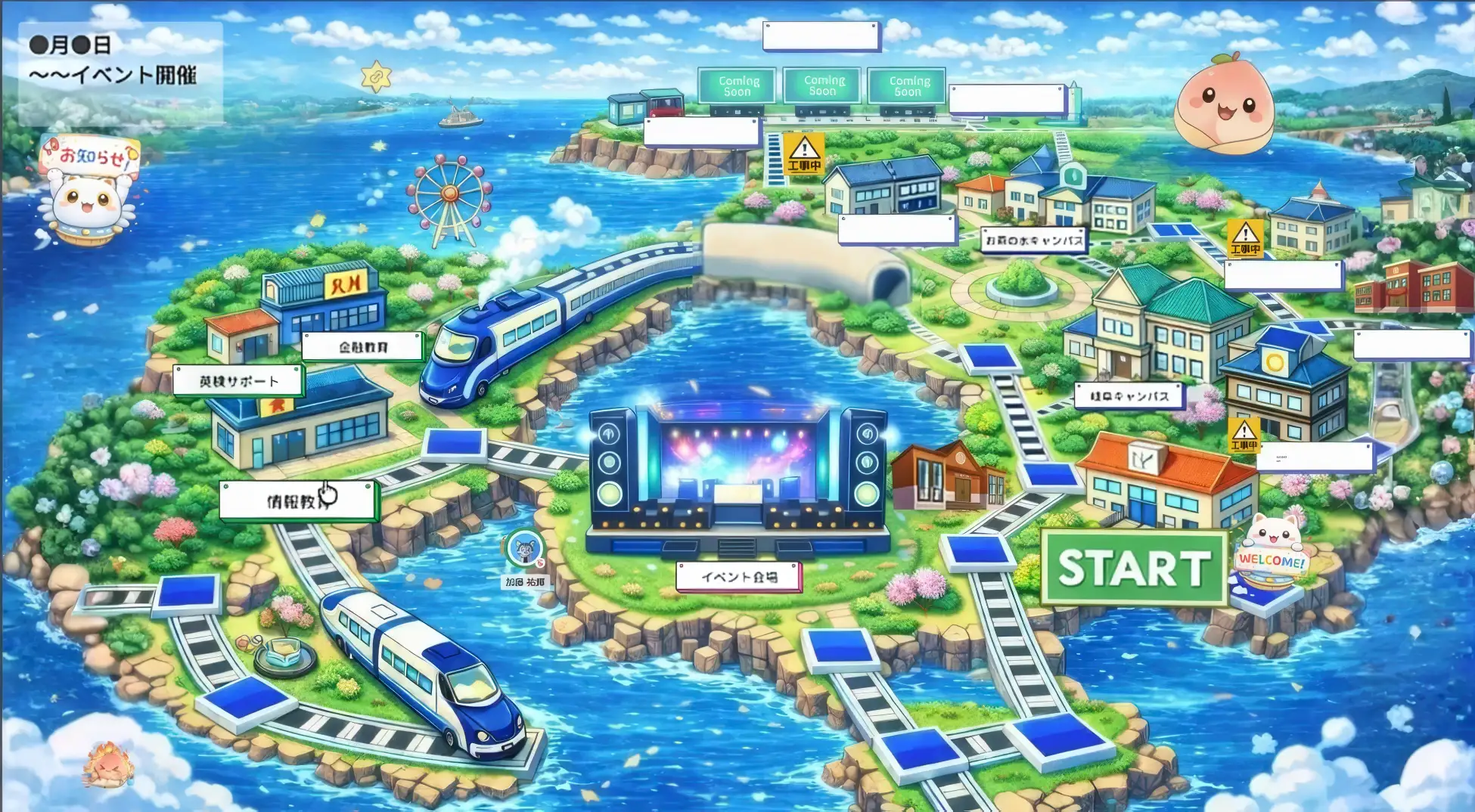Choose the 情報教育 label
This screenshot has height=812, width=1475.
click(x=297, y=501)
